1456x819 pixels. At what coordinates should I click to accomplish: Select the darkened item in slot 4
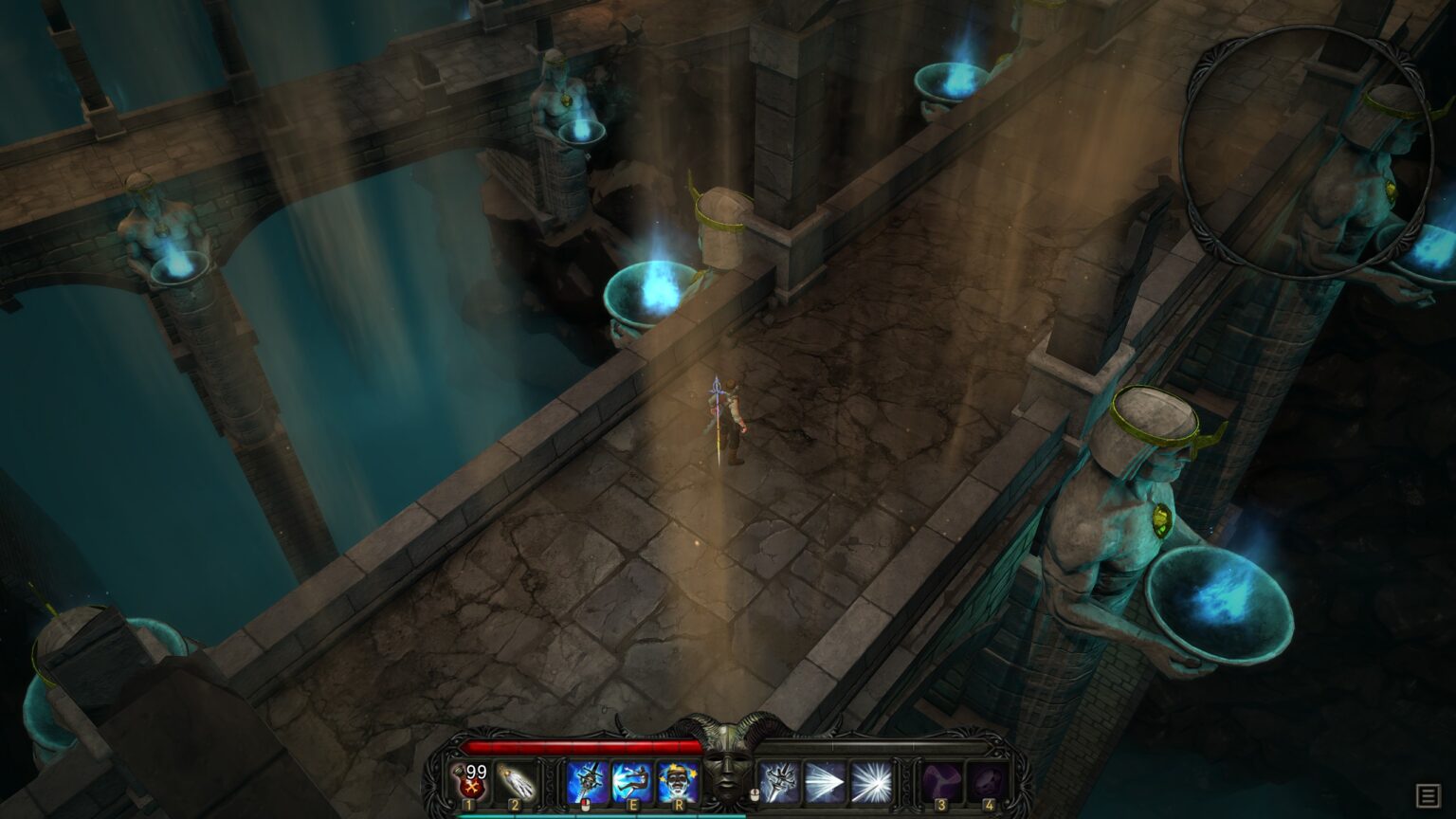coord(989,777)
